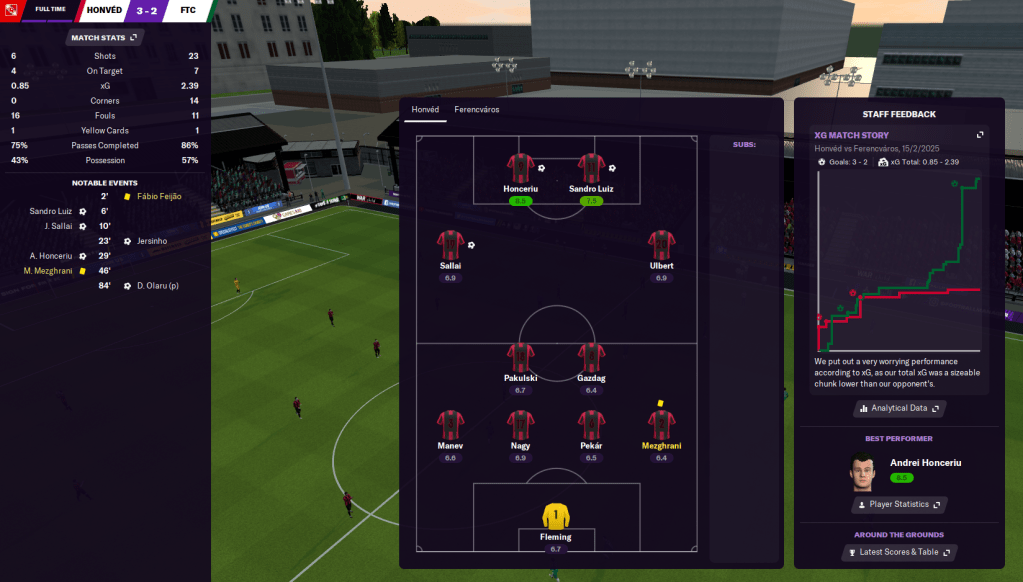Select defender Pekár
1023x582 pixels.
point(591,425)
